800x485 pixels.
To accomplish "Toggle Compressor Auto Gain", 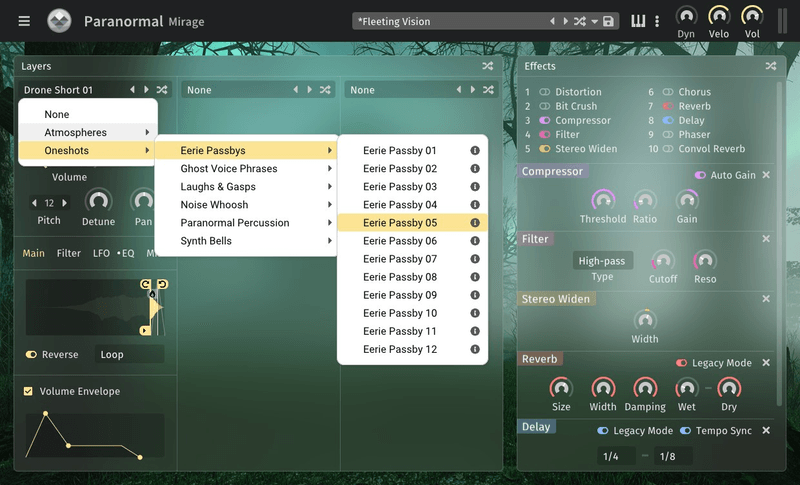I will [x=701, y=175].
